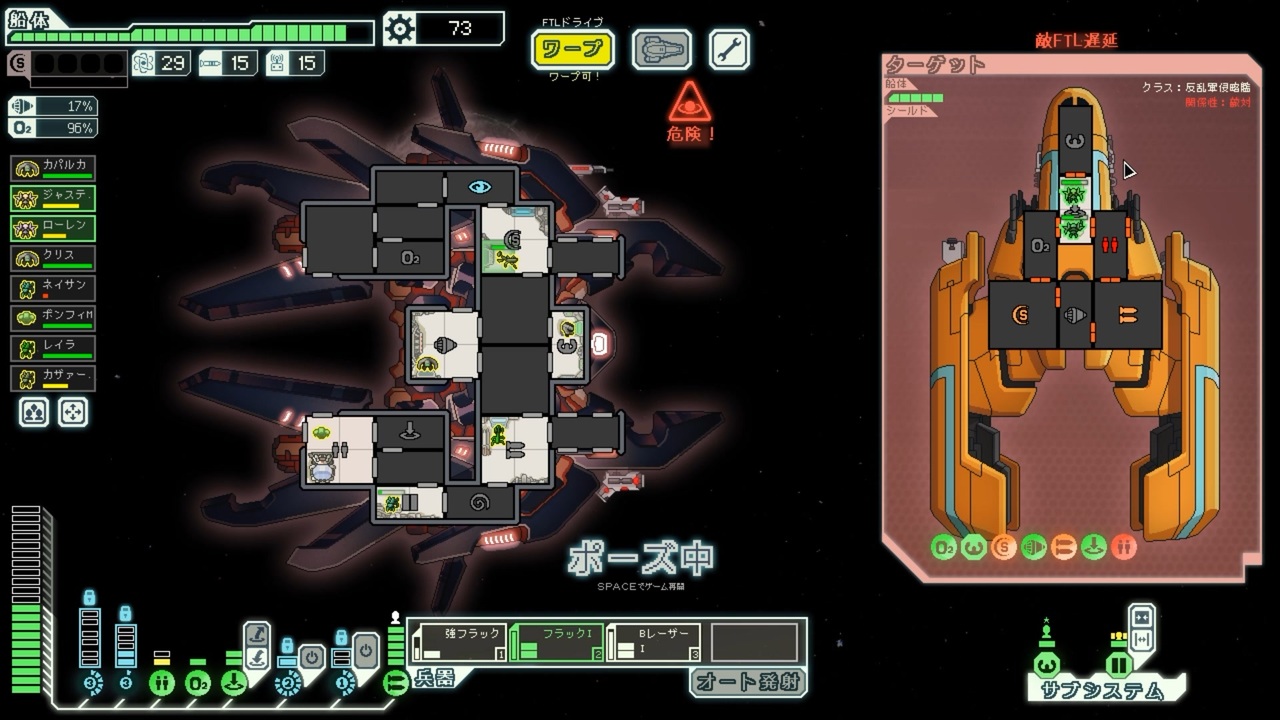The height and width of the screenshot is (720, 1280).
Task: Activate the yellow ワープ jump button
Action: [x=572, y=49]
